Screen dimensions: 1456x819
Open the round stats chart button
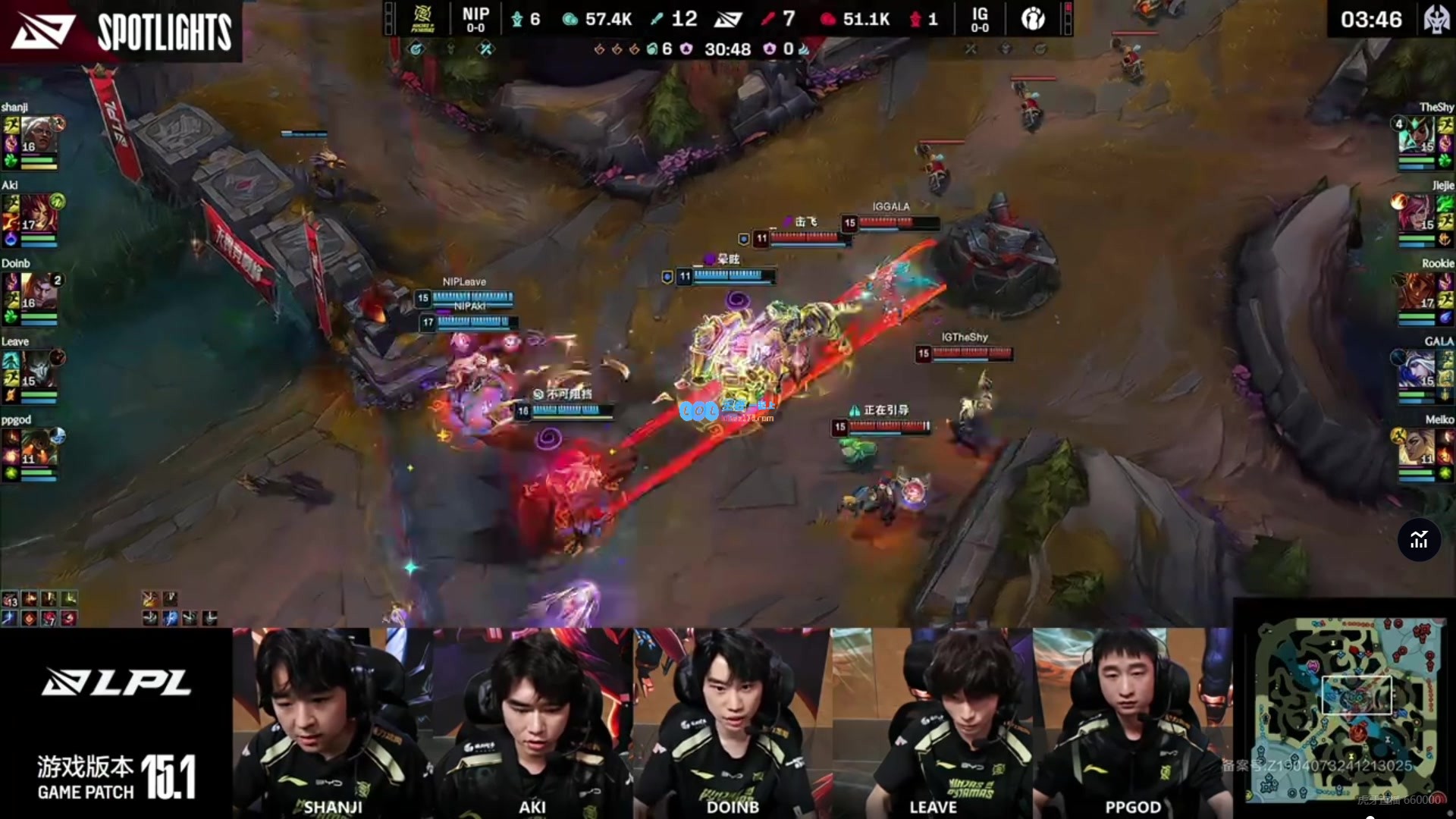click(x=1419, y=540)
